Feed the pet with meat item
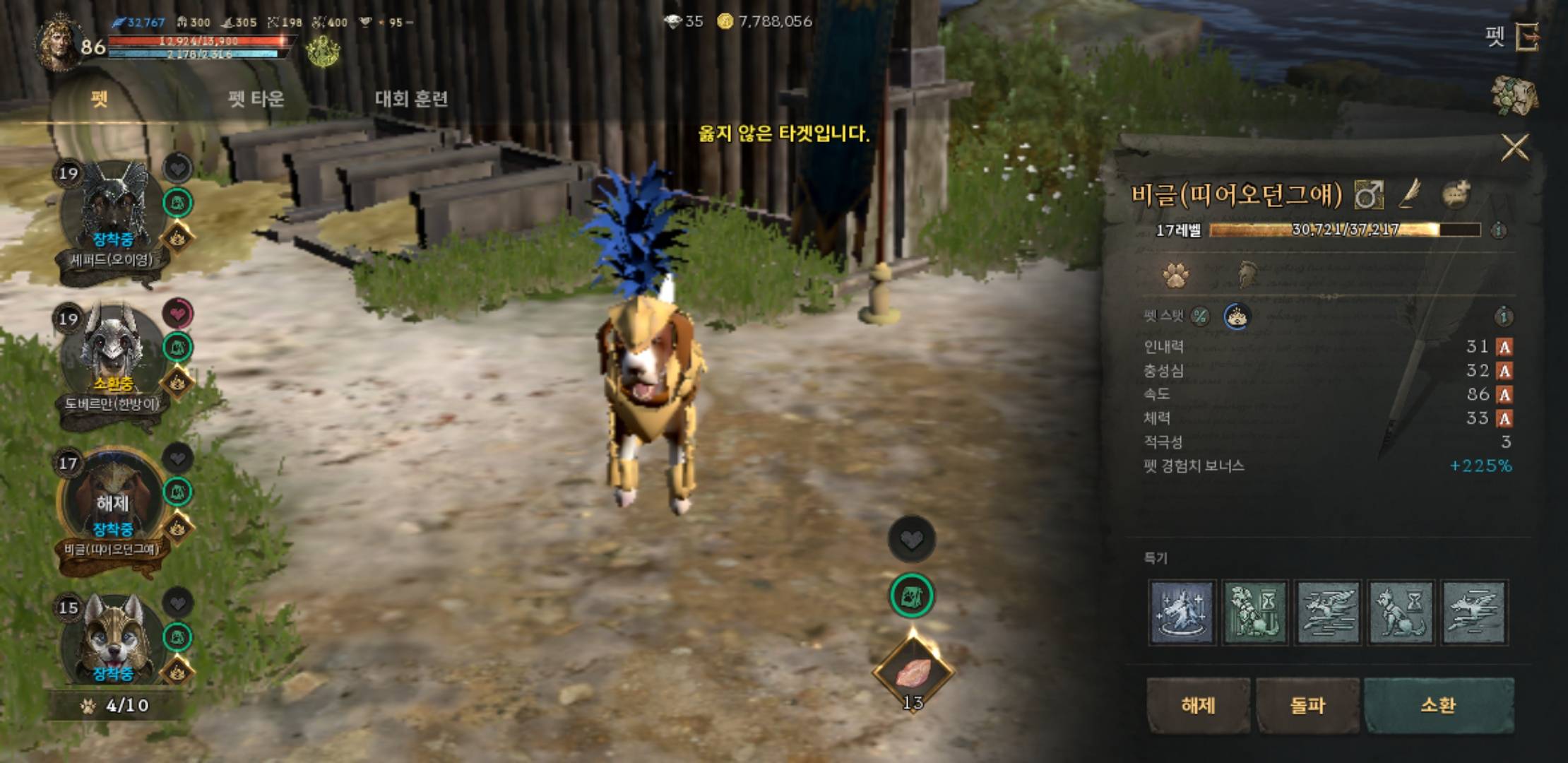The height and width of the screenshot is (763, 1568). [913, 673]
